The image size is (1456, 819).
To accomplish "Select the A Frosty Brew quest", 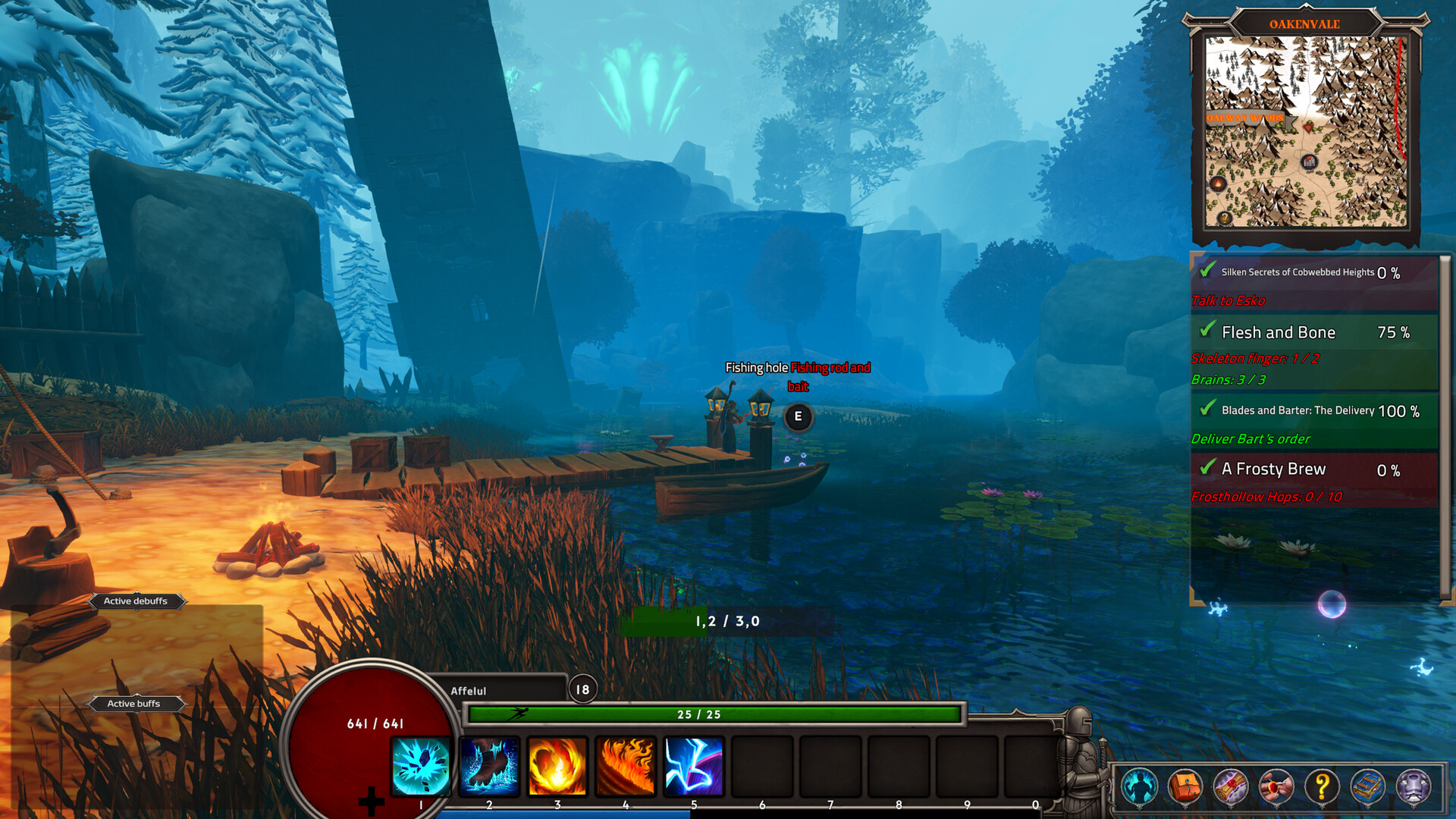I will pyautogui.click(x=1273, y=469).
